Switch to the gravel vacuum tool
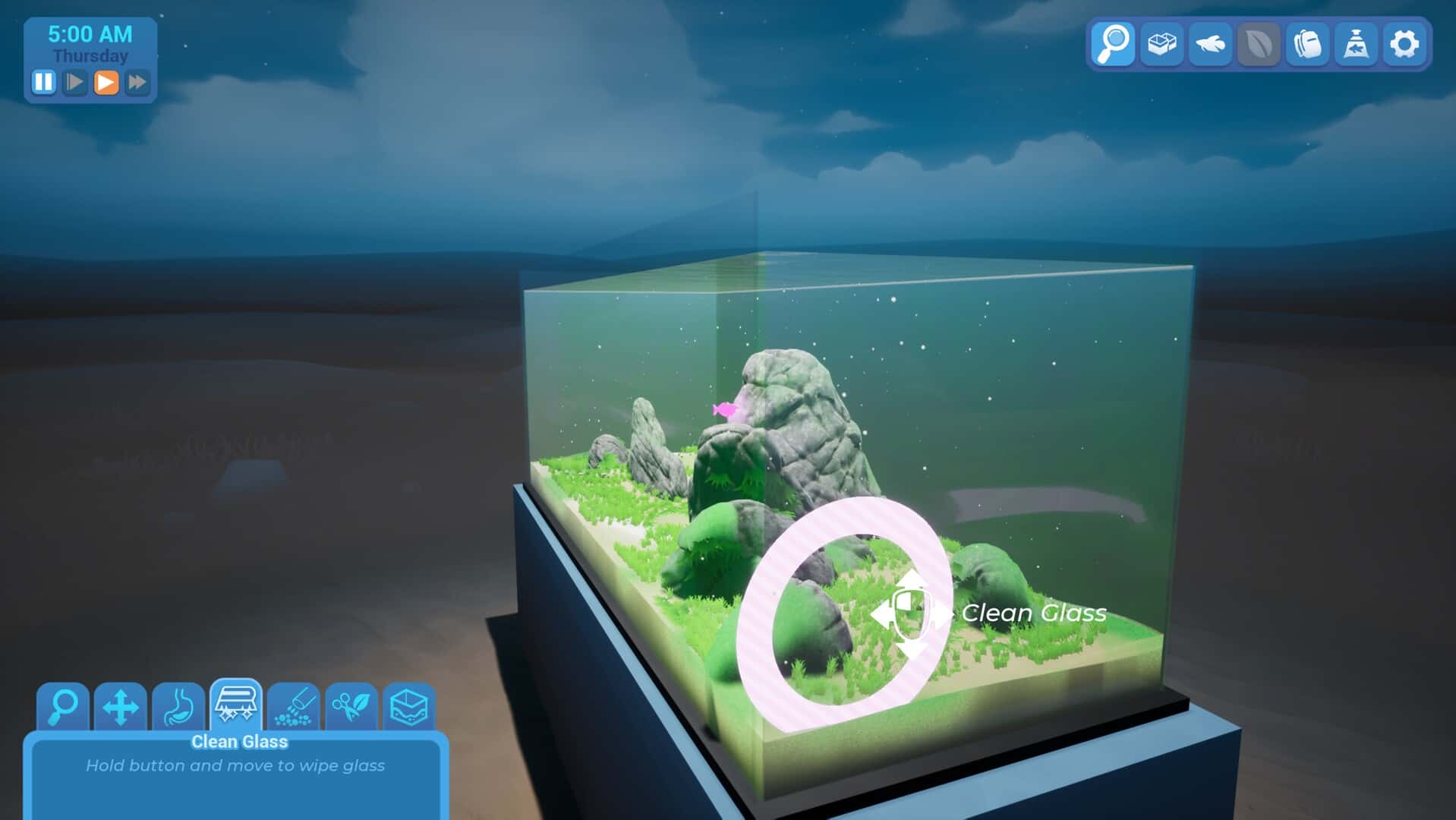The height and width of the screenshot is (820, 1456). click(294, 707)
